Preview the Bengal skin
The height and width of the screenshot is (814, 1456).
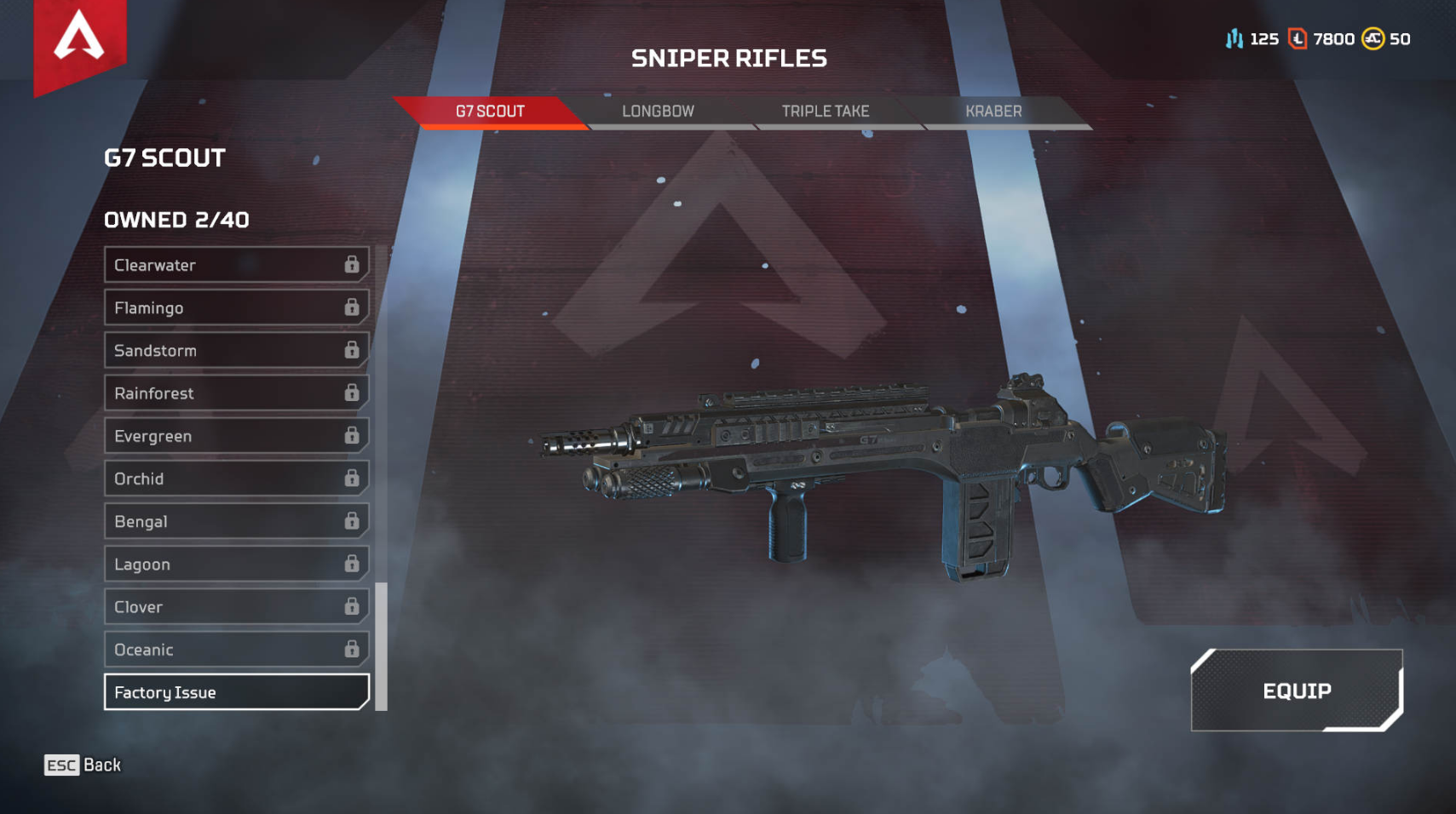pyautogui.click(x=236, y=521)
